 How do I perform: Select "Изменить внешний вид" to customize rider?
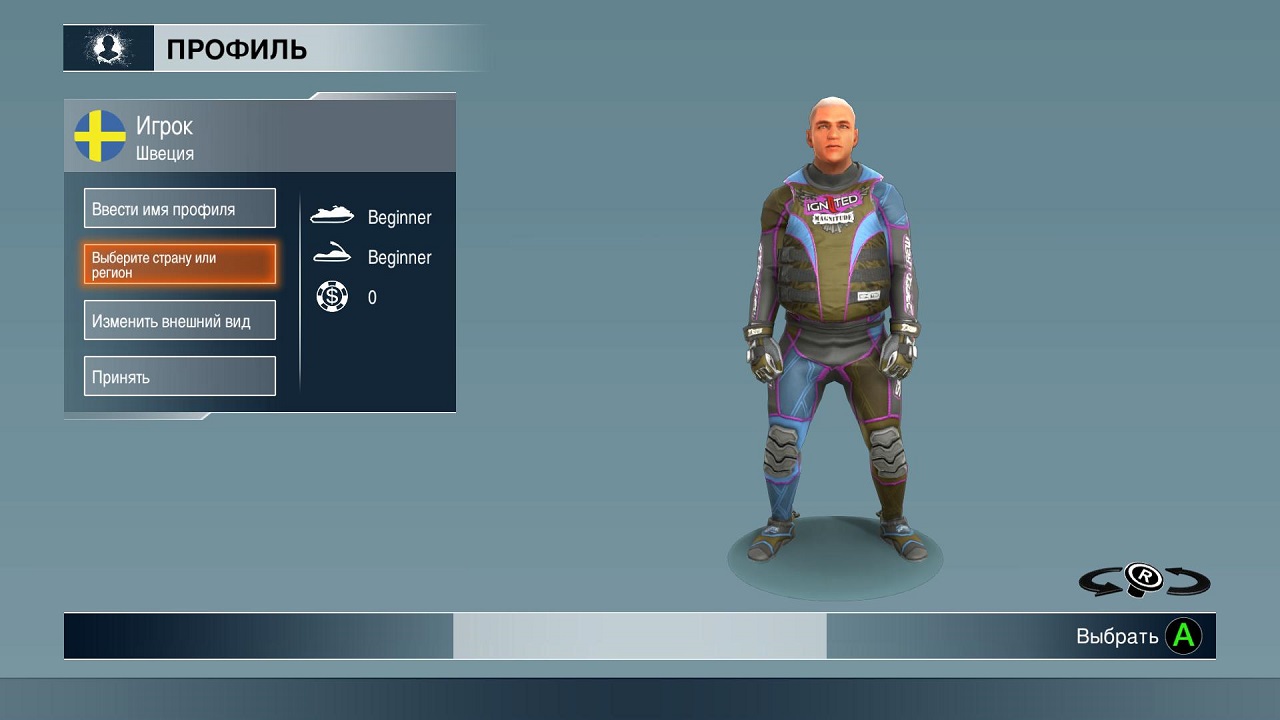click(180, 321)
